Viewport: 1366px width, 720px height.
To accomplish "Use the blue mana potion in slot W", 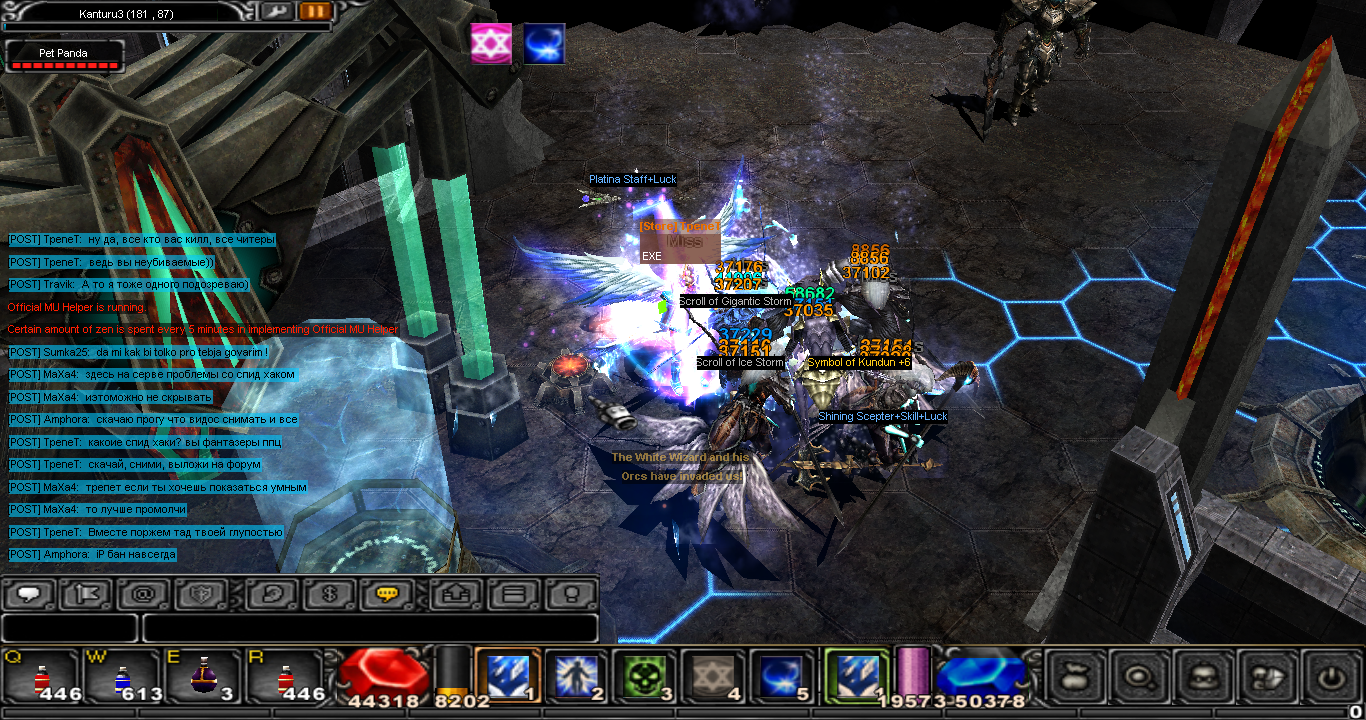I will point(122,678).
